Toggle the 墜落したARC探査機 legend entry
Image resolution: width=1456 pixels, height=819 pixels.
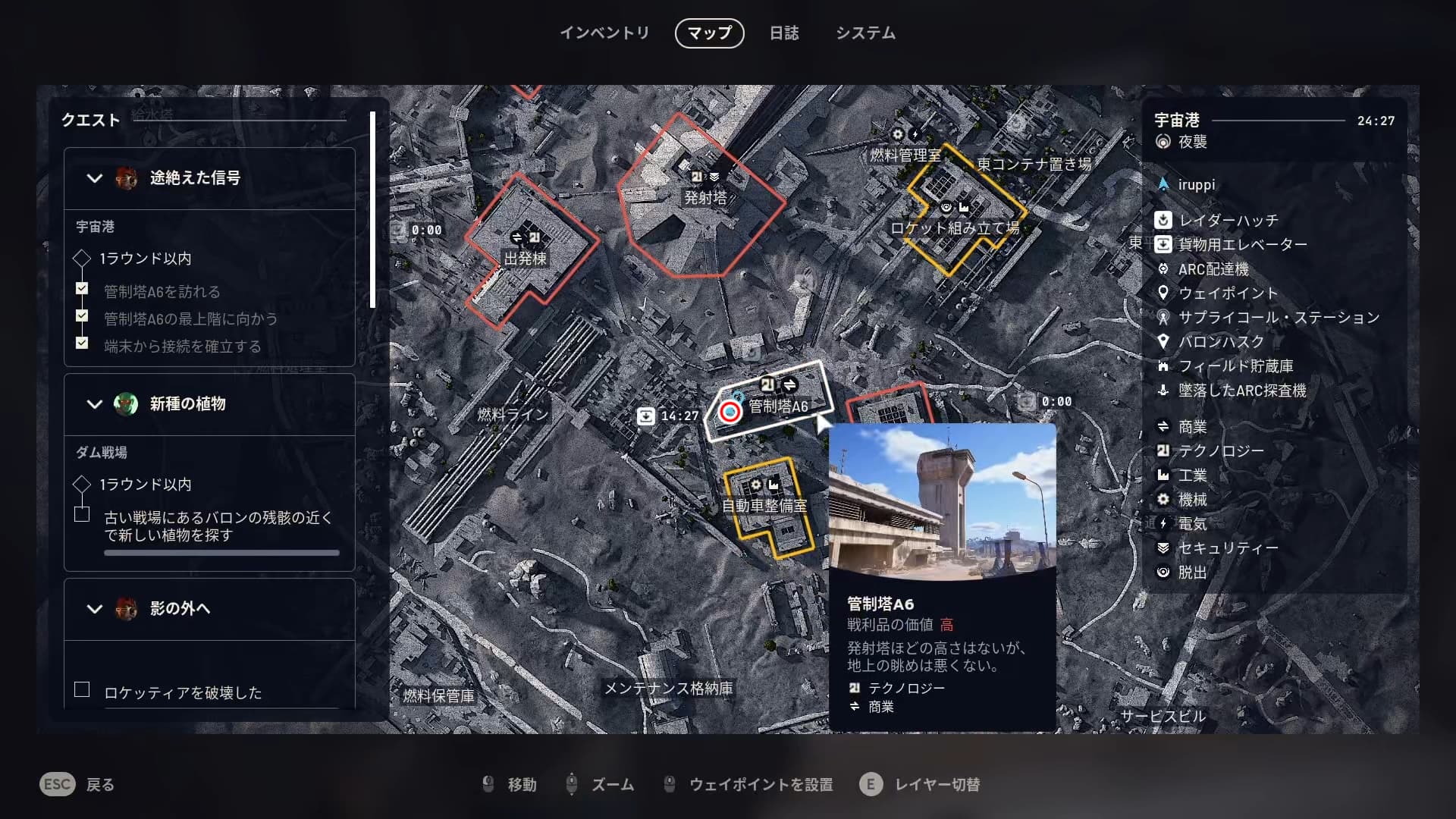coord(1241,391)
